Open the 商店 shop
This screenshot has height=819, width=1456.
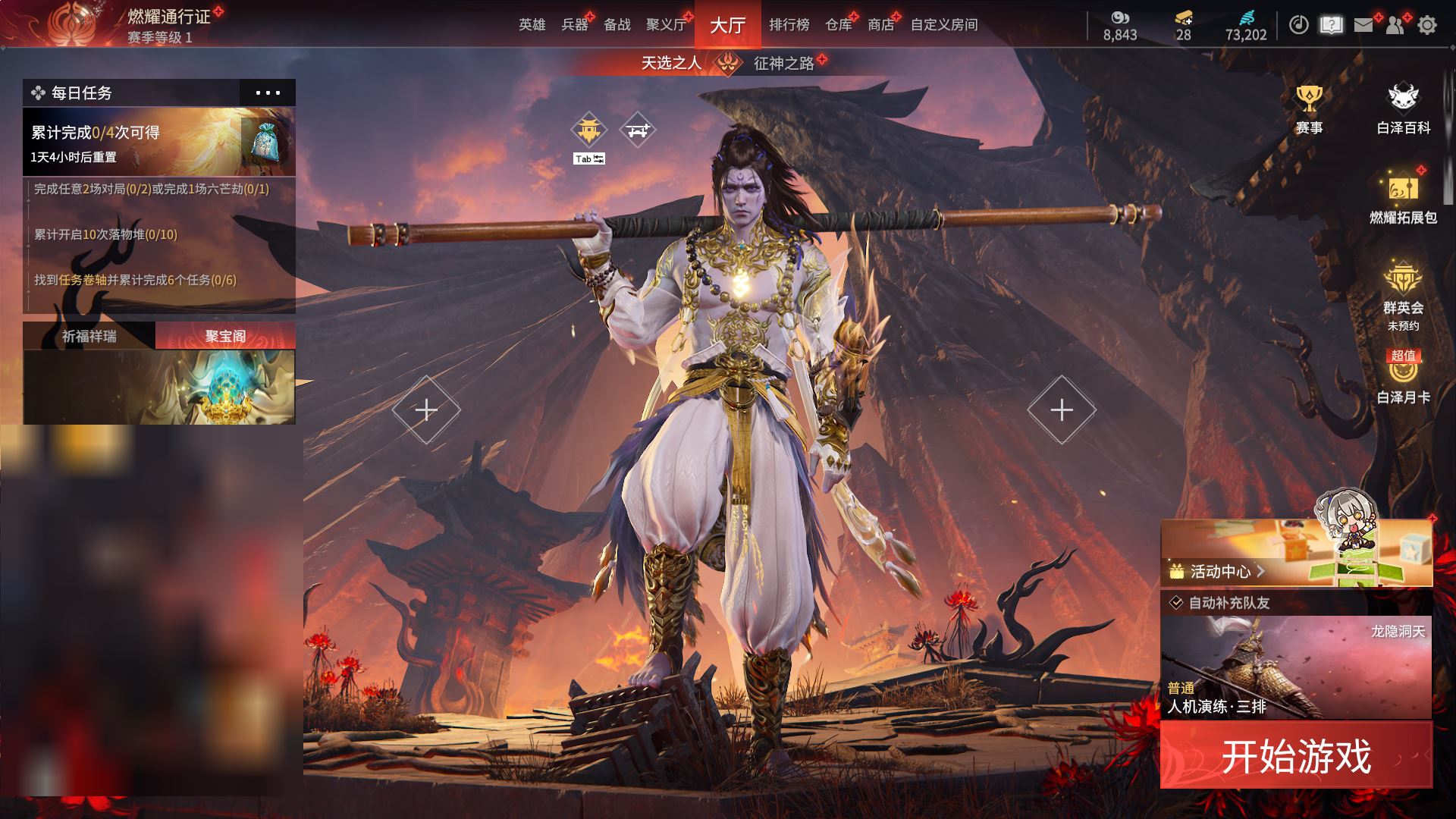pos(880,25)
